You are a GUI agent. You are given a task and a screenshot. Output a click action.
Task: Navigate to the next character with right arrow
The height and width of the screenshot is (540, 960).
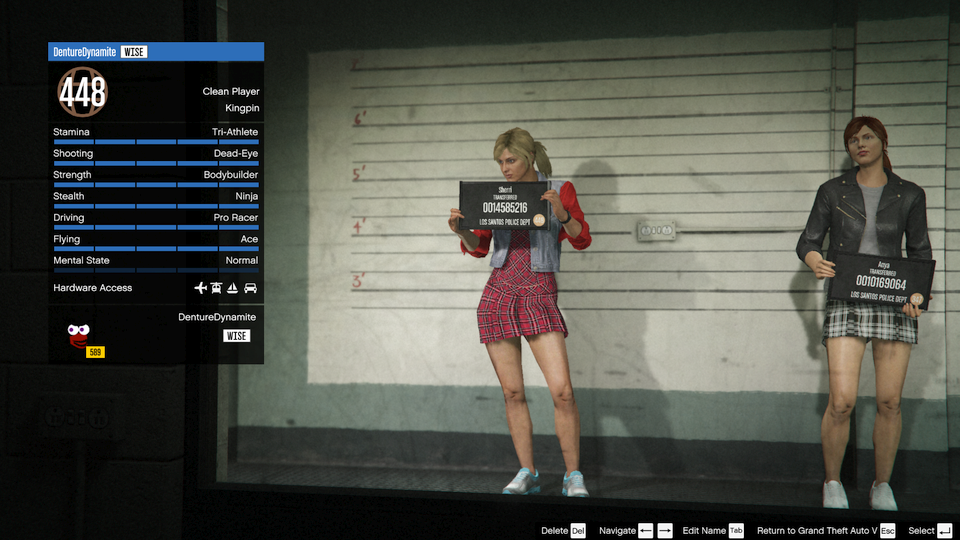tap(665, 530)
